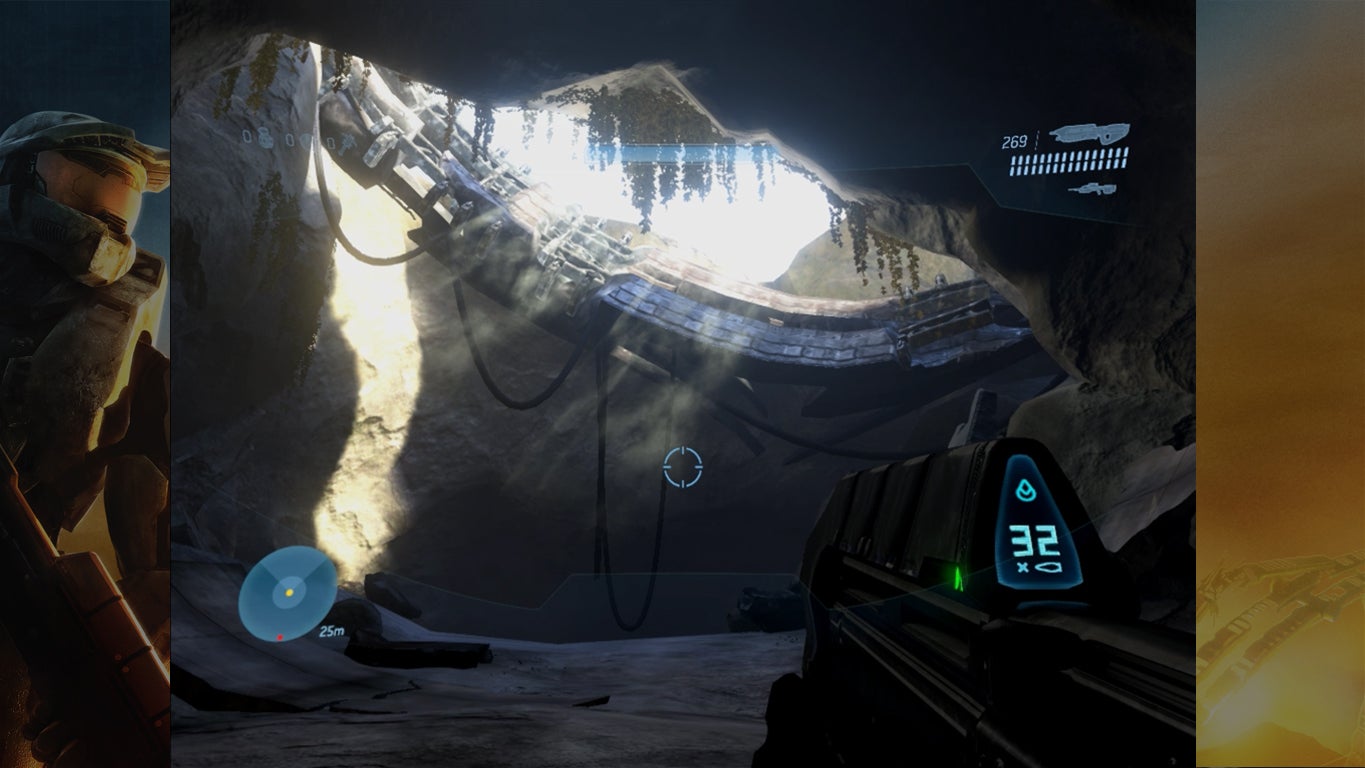
Task: Select the secondary battle rifle silhouette icon
Action: (1093, 188)
